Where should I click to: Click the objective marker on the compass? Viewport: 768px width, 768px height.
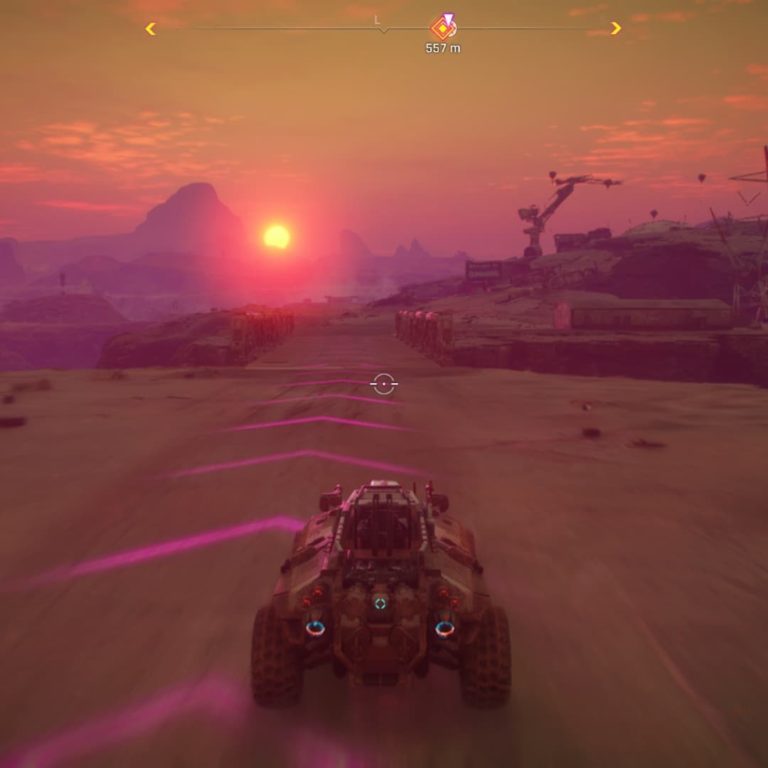pyautogui.click(x=443, y=27)
